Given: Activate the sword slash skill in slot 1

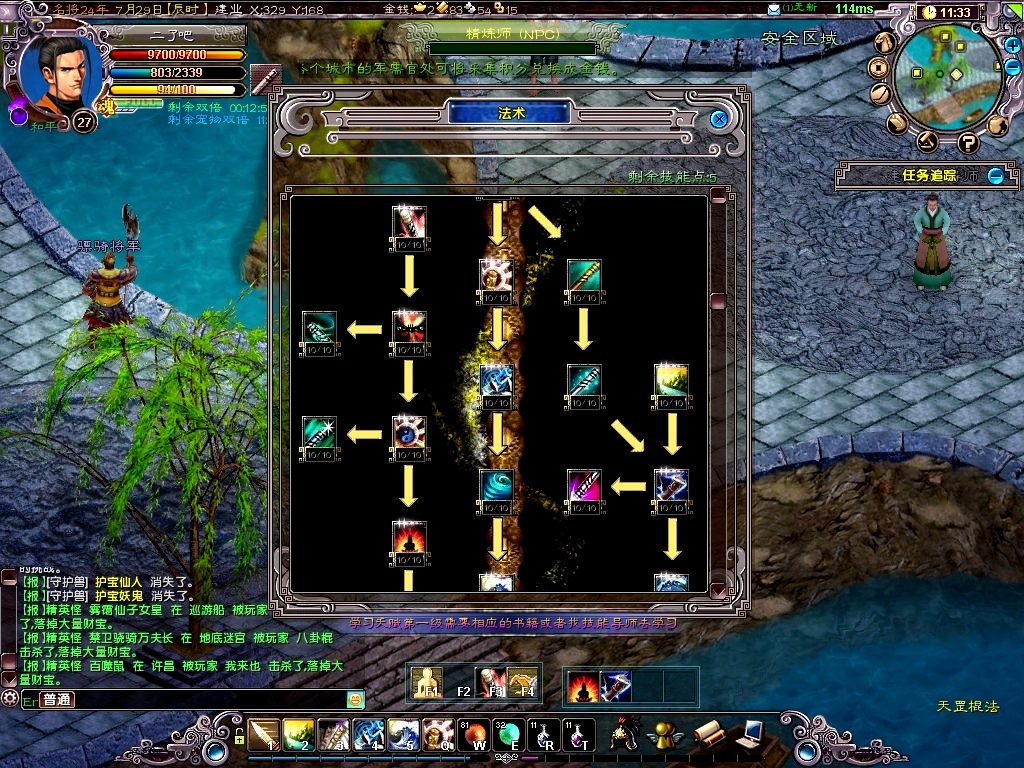Looking at the screenshot, I should pyautogui.click(x=265, y=734).
